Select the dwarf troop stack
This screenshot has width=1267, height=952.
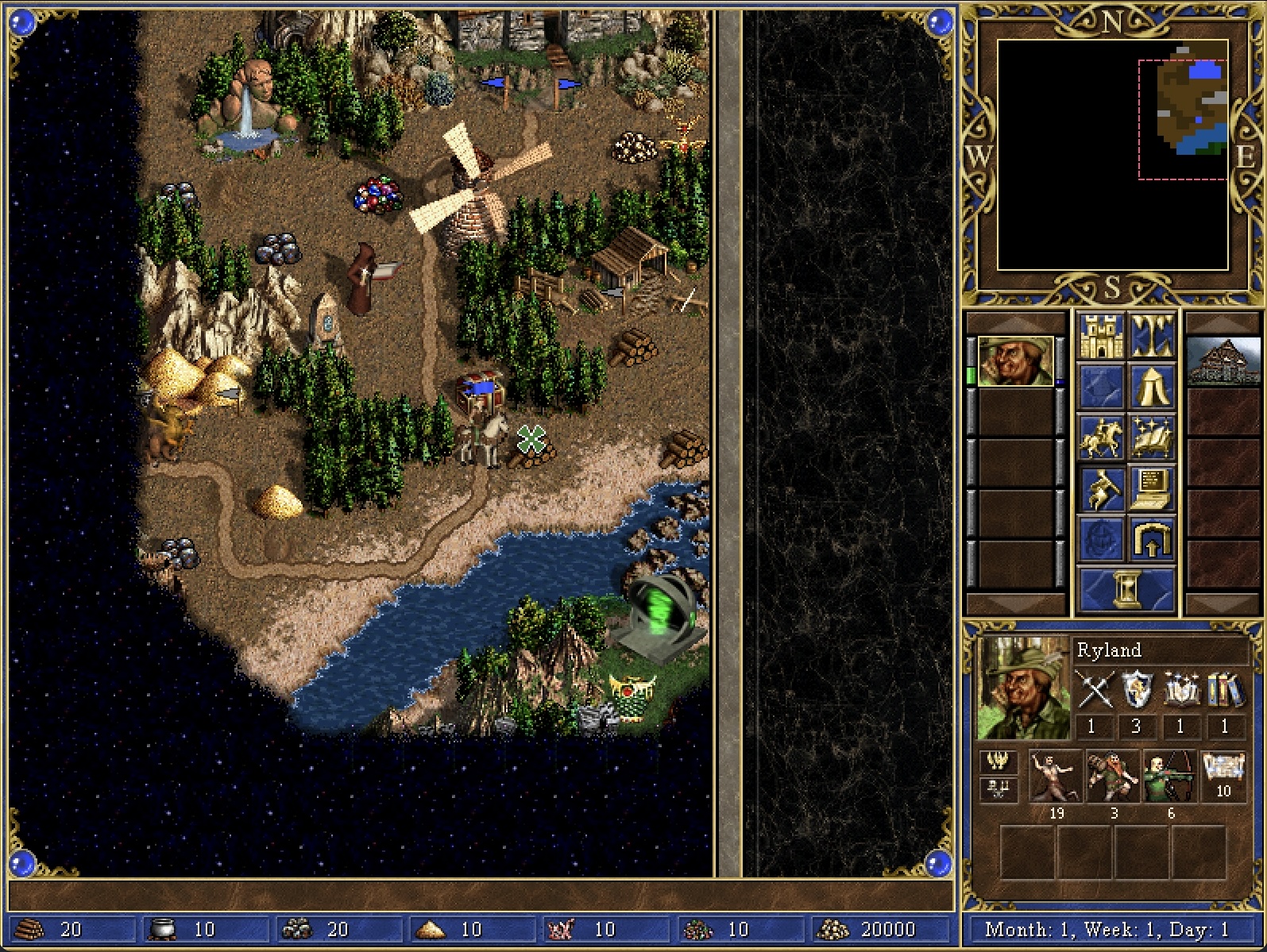tap(1113, 777)
